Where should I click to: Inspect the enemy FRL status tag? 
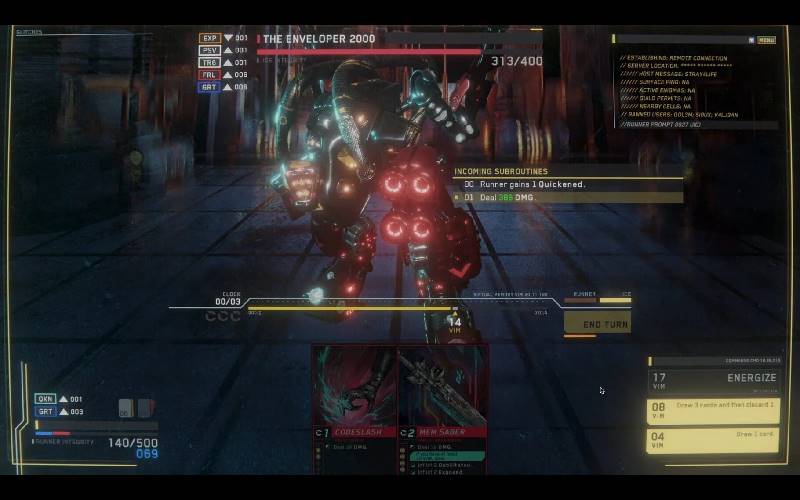[x=210, y=74]
